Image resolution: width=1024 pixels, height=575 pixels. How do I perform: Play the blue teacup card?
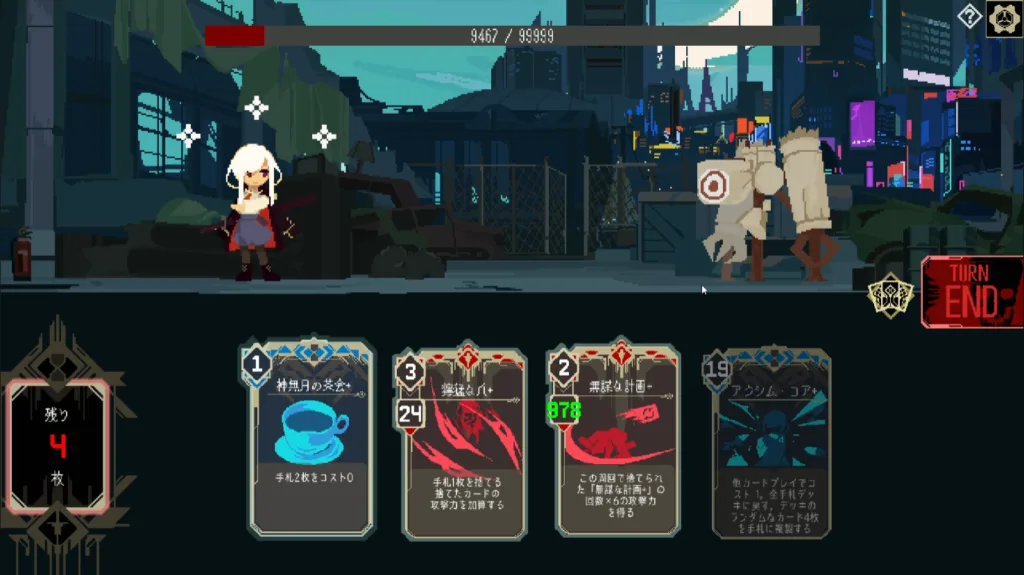(310, 440)
